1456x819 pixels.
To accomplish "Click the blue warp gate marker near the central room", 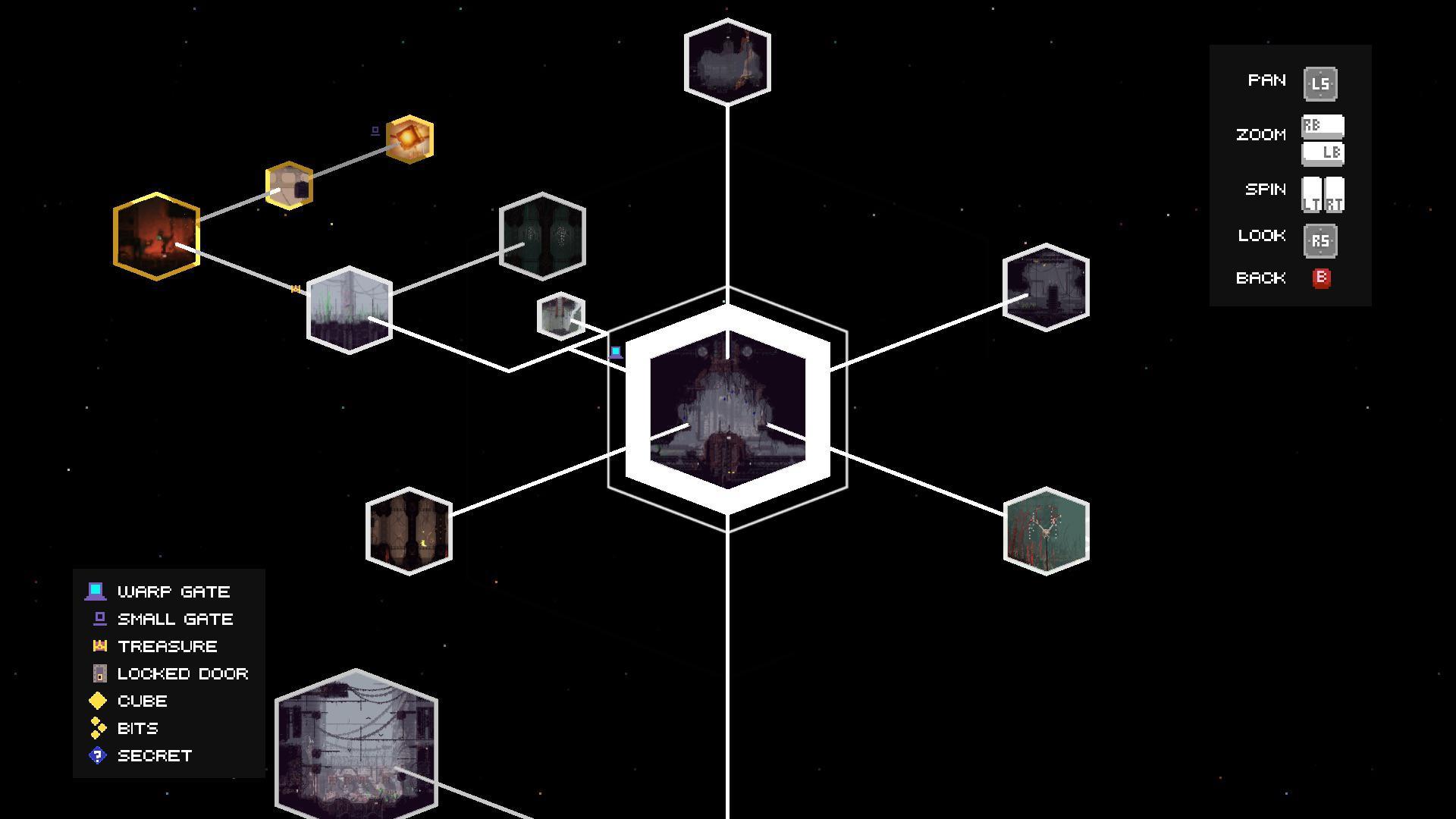I will 614,351.
